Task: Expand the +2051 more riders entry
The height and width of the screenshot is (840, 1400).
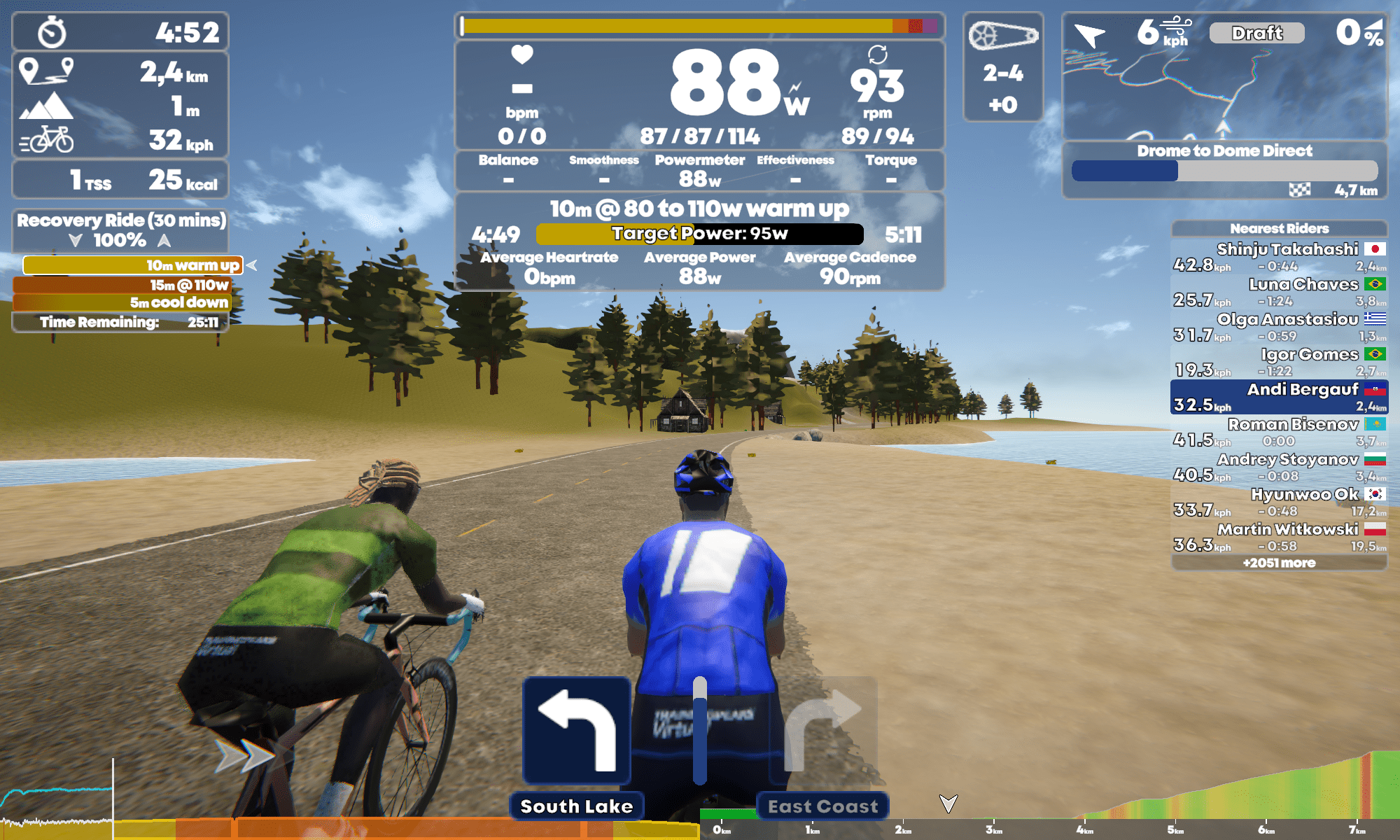Action: tap(1279, 563)
